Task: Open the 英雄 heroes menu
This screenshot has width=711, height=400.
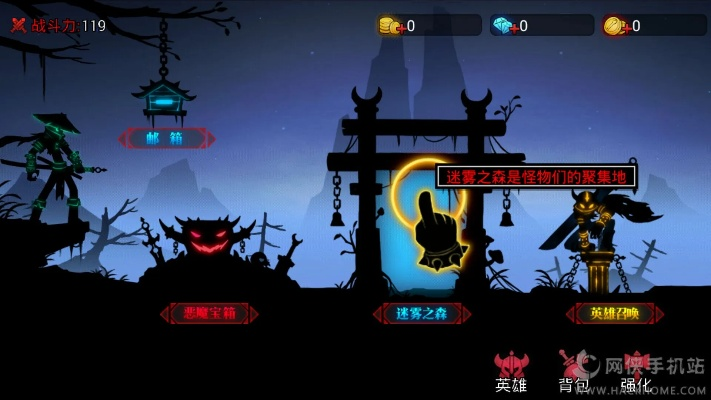Action: click(x=511, y=372)
